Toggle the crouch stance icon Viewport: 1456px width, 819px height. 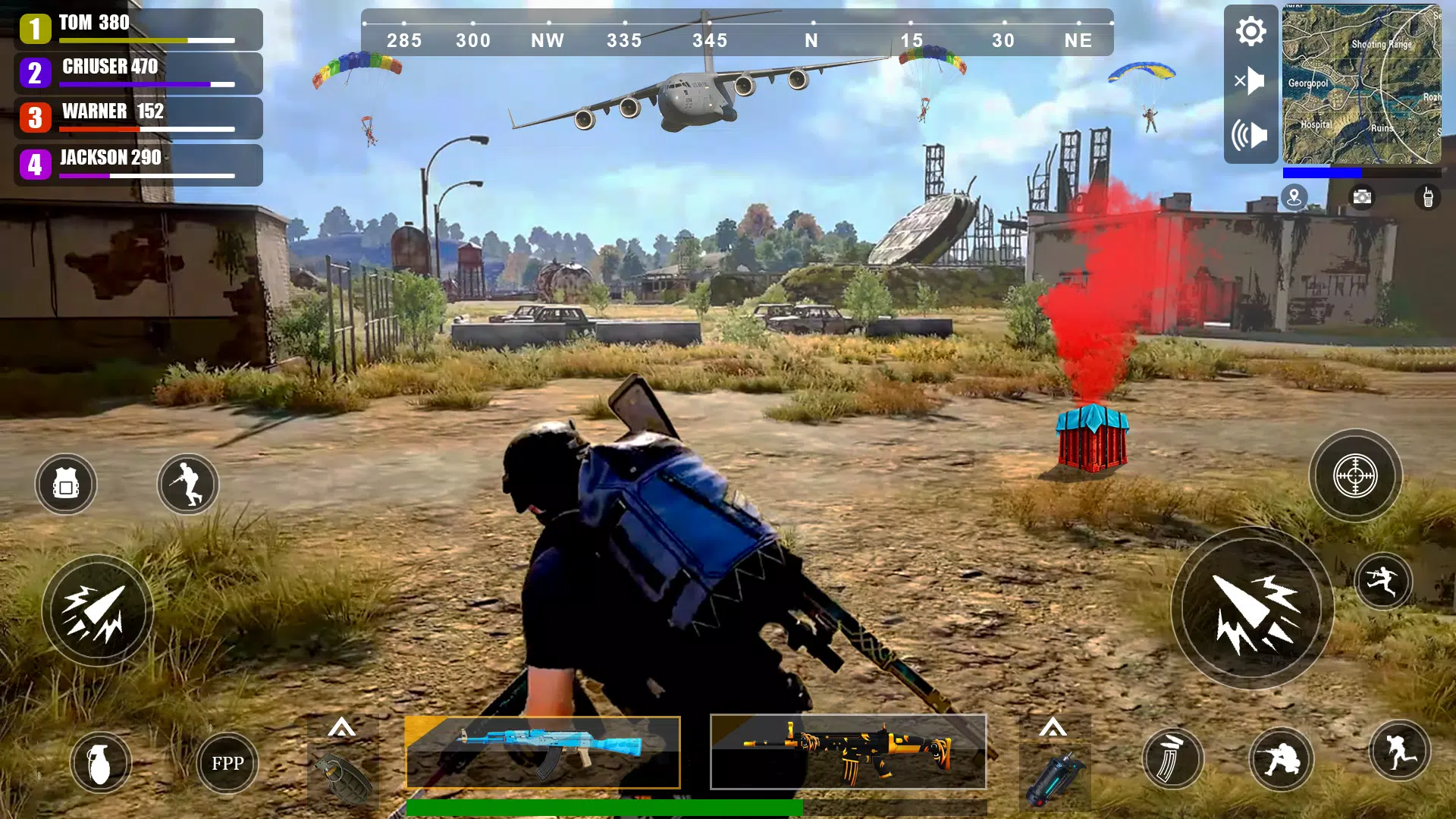point(187,485)
